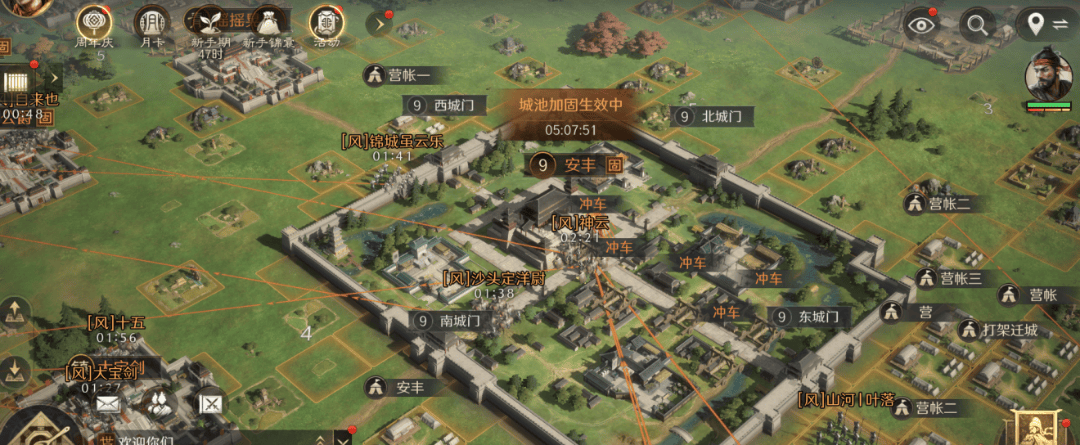This screenshot has width=1080, height=445.
Task: Expand the top icon row arrow
Action: pyautogui.click(x=379, y=22)
